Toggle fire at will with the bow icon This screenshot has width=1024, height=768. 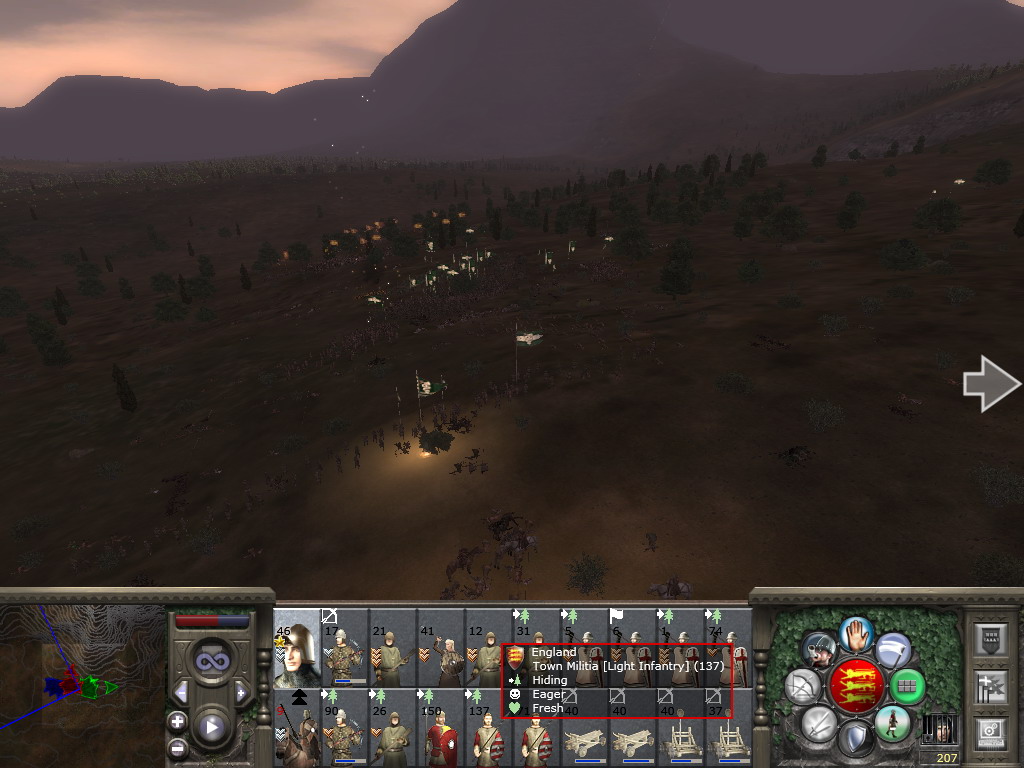click(x=802, y=686)
